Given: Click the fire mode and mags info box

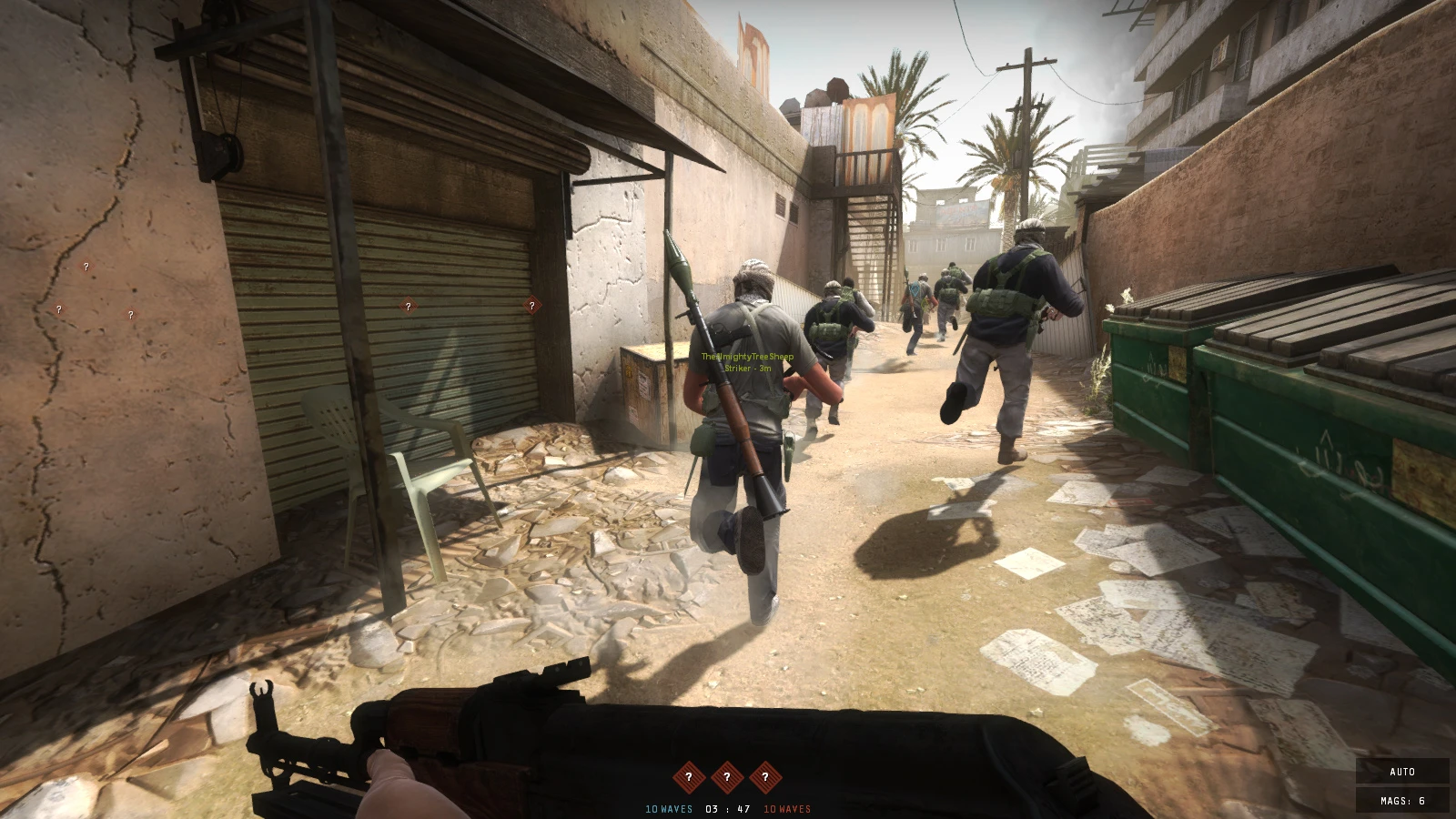Looking at the screenshot, I should (1402, 784).
